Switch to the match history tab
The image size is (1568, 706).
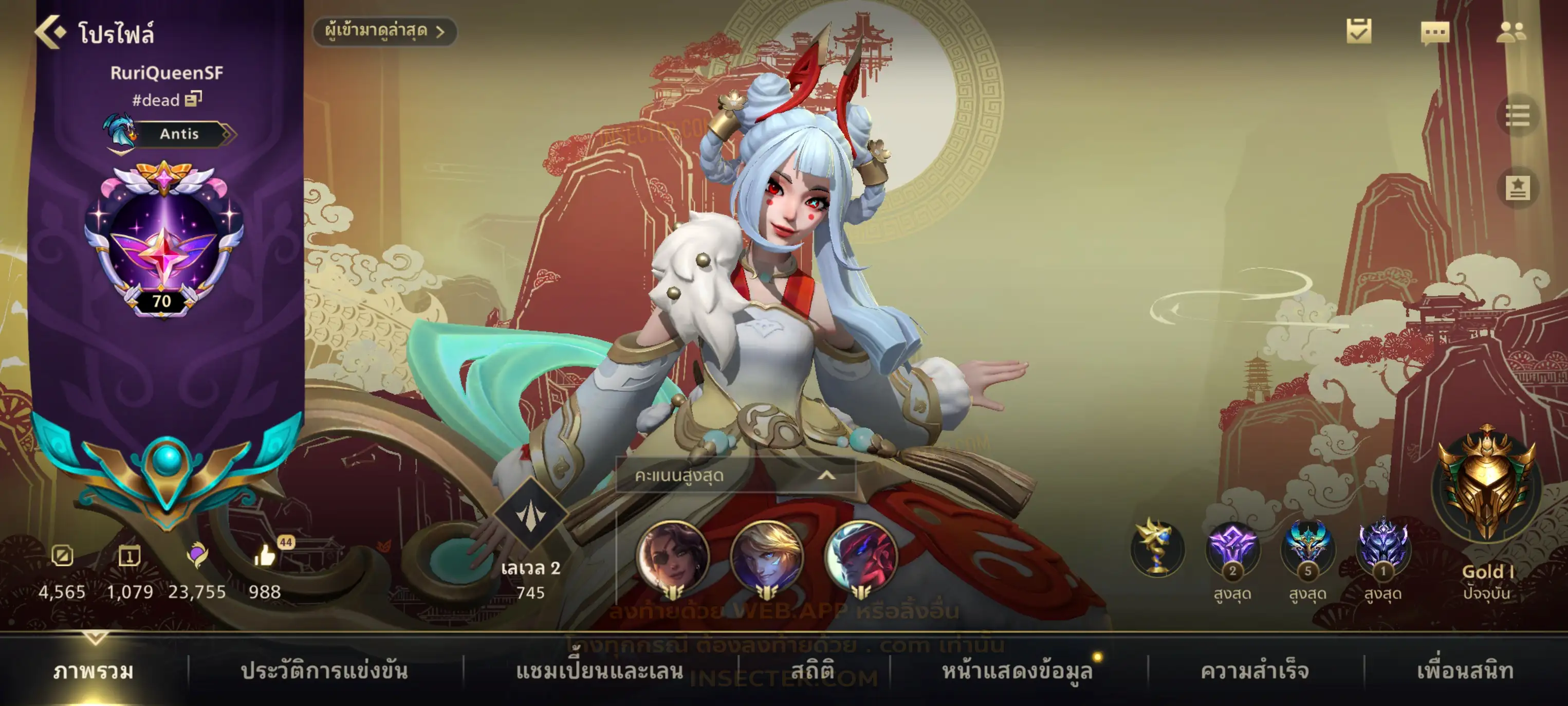[x=324, y=671]
